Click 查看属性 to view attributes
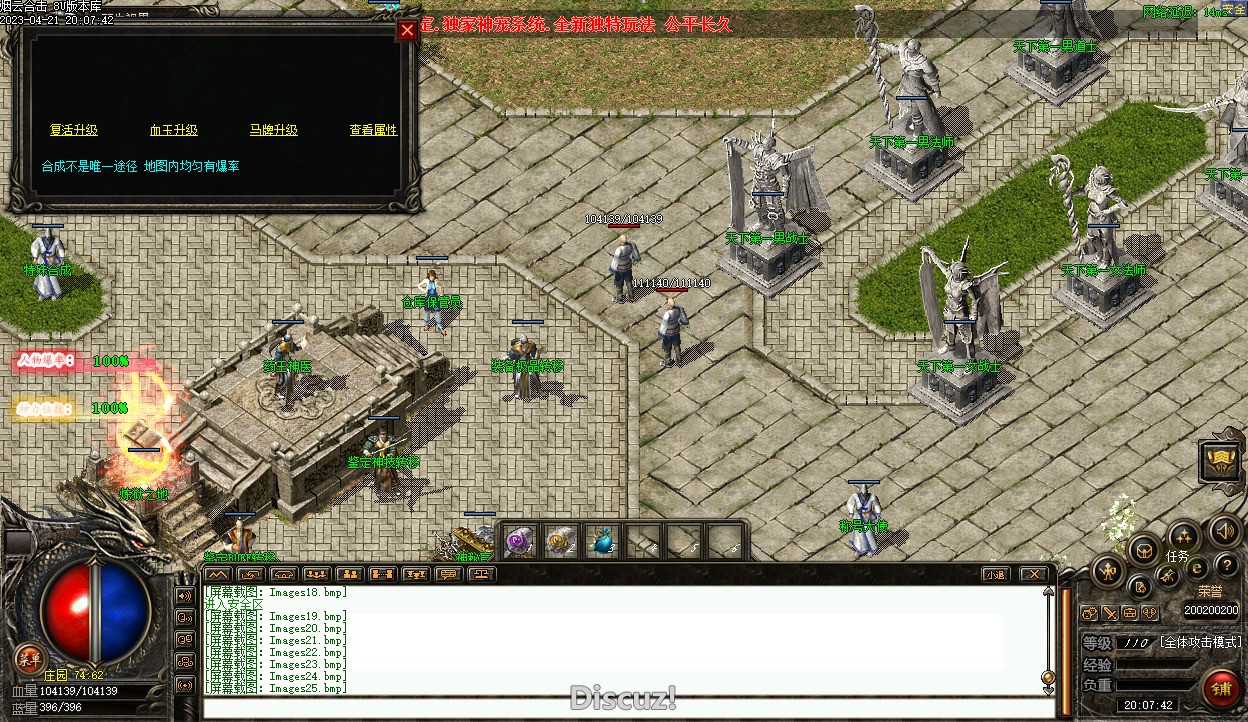Screen dimensions: 1248x722 pos(373,130)
